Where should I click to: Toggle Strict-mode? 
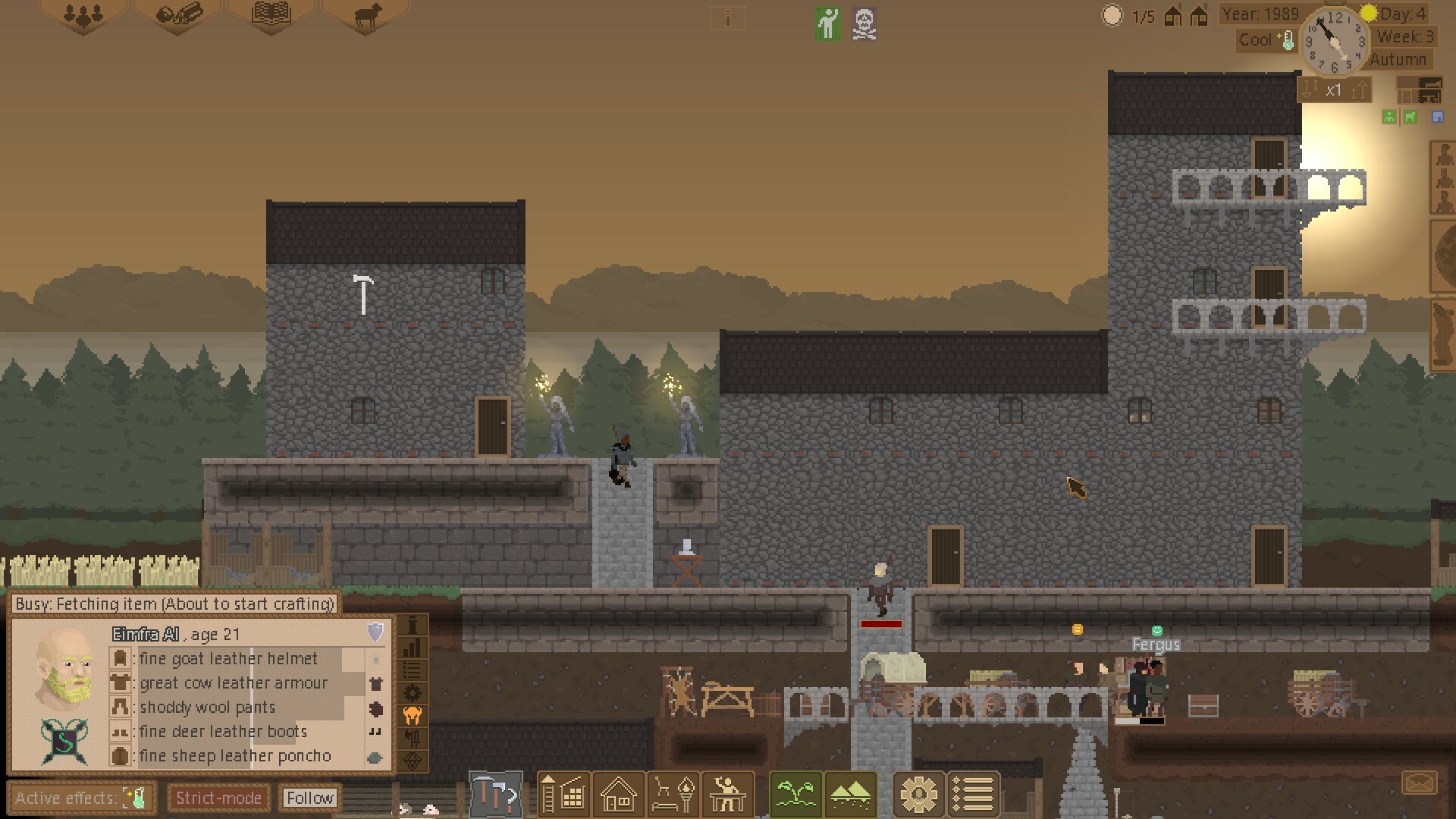tap(218, 798)
